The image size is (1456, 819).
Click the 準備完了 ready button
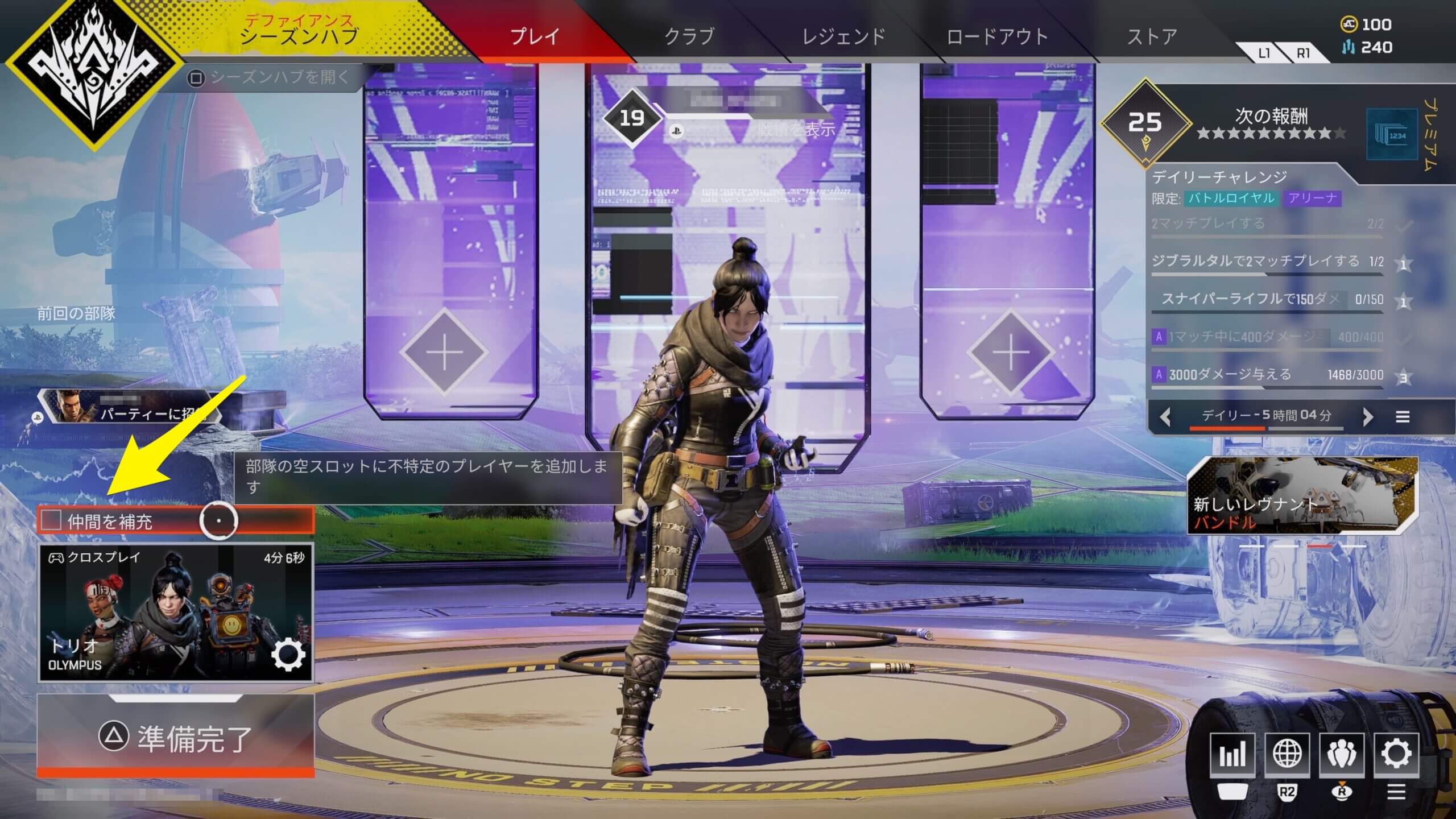pos(175,737)
